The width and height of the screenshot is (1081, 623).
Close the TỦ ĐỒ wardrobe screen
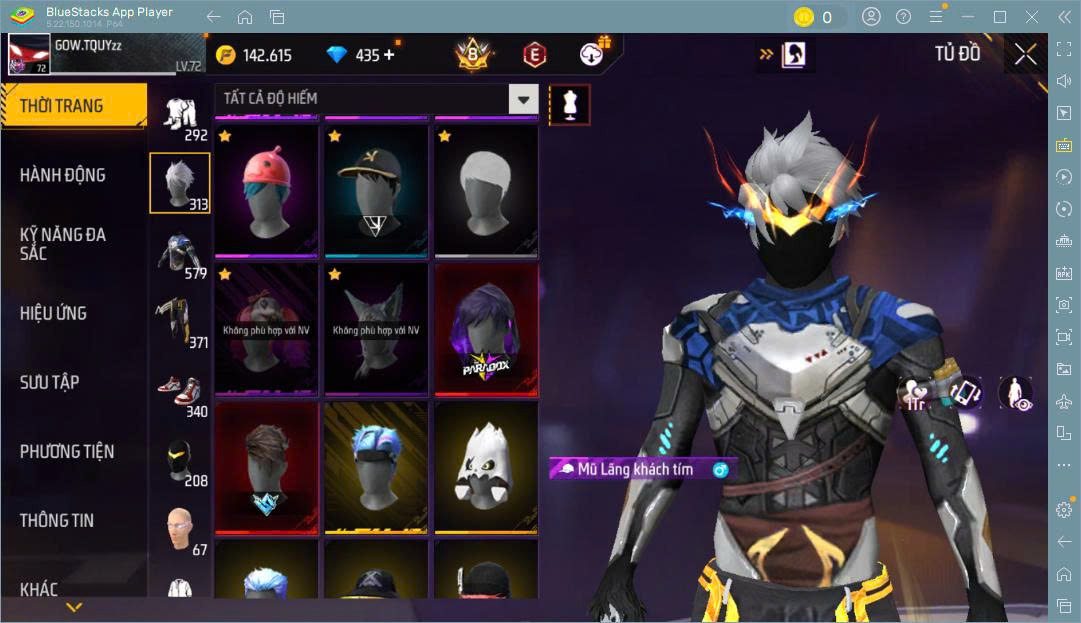[x=1025, y=54]
